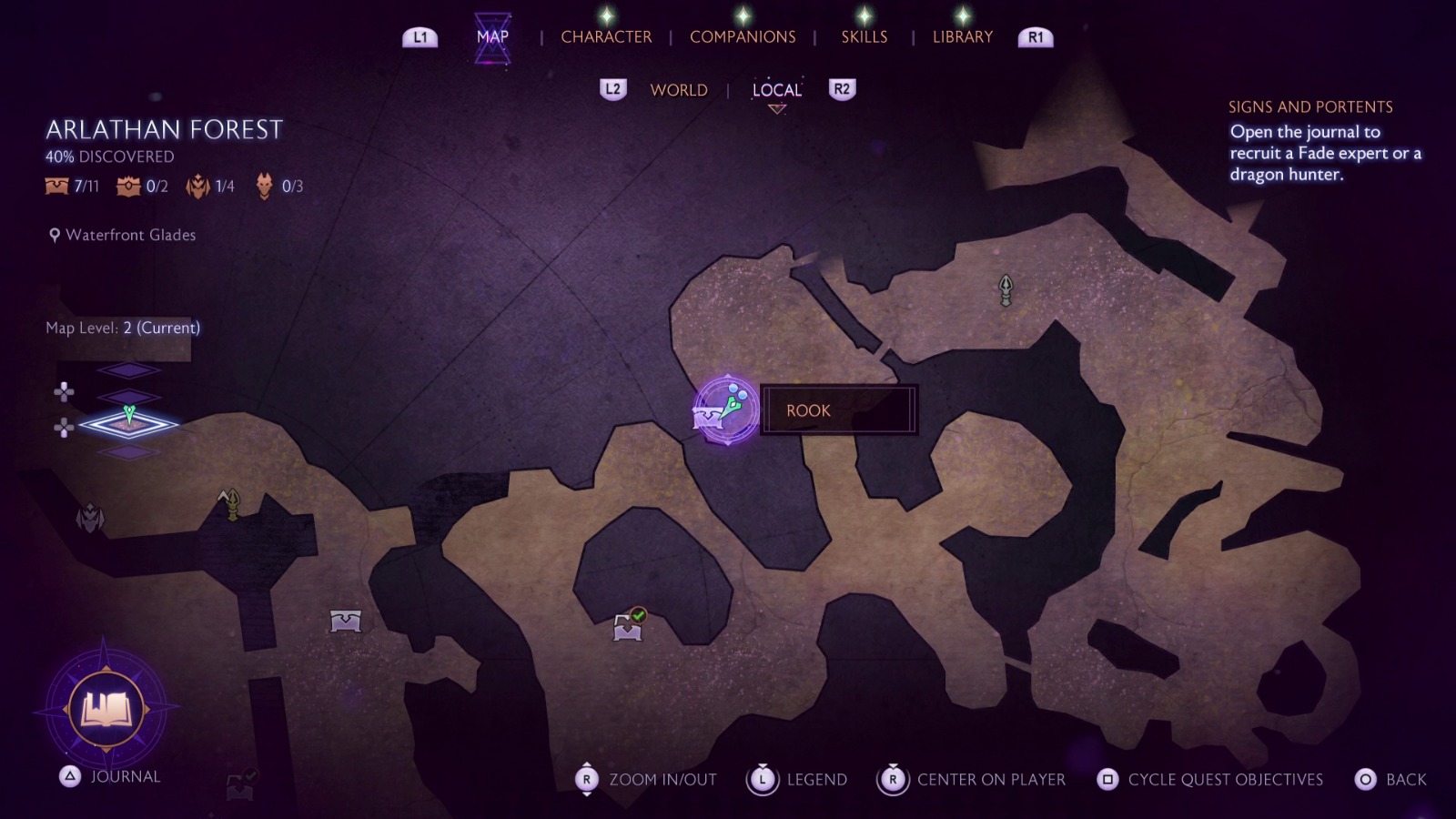The height and width of the screenshot is (819, 1456).
Task: Switch to the World map view
Action: [679, 90]
